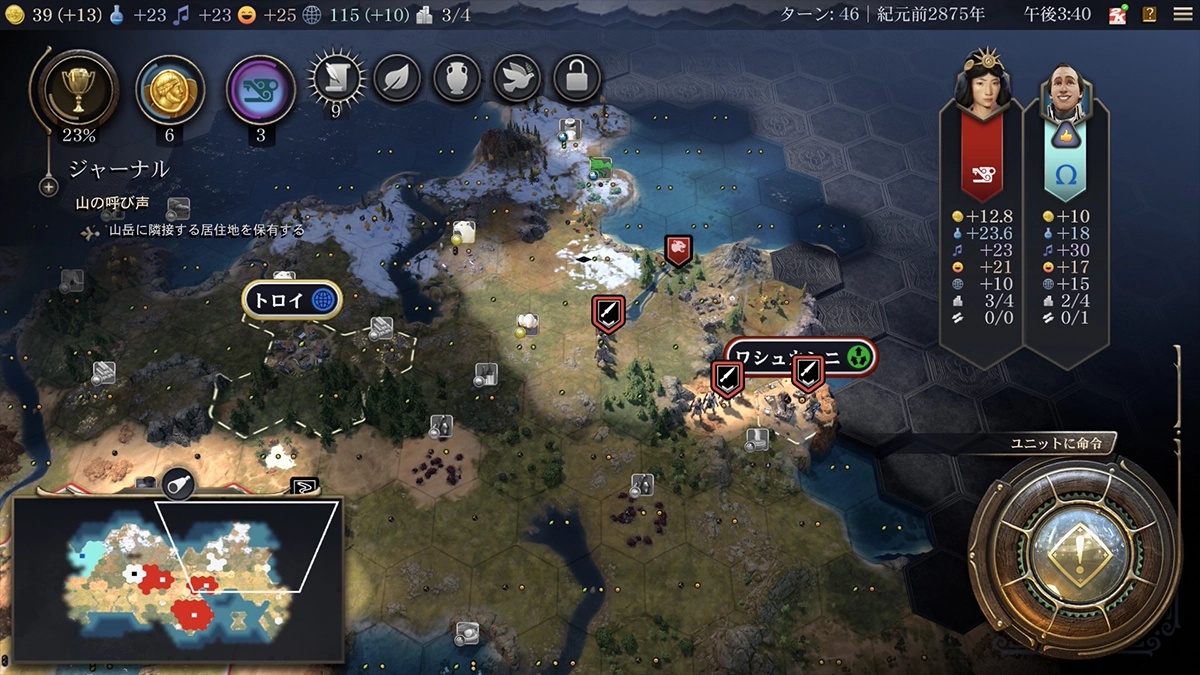
Task: Toggle the minimap telescope lens button
Action: coord(176,485)
